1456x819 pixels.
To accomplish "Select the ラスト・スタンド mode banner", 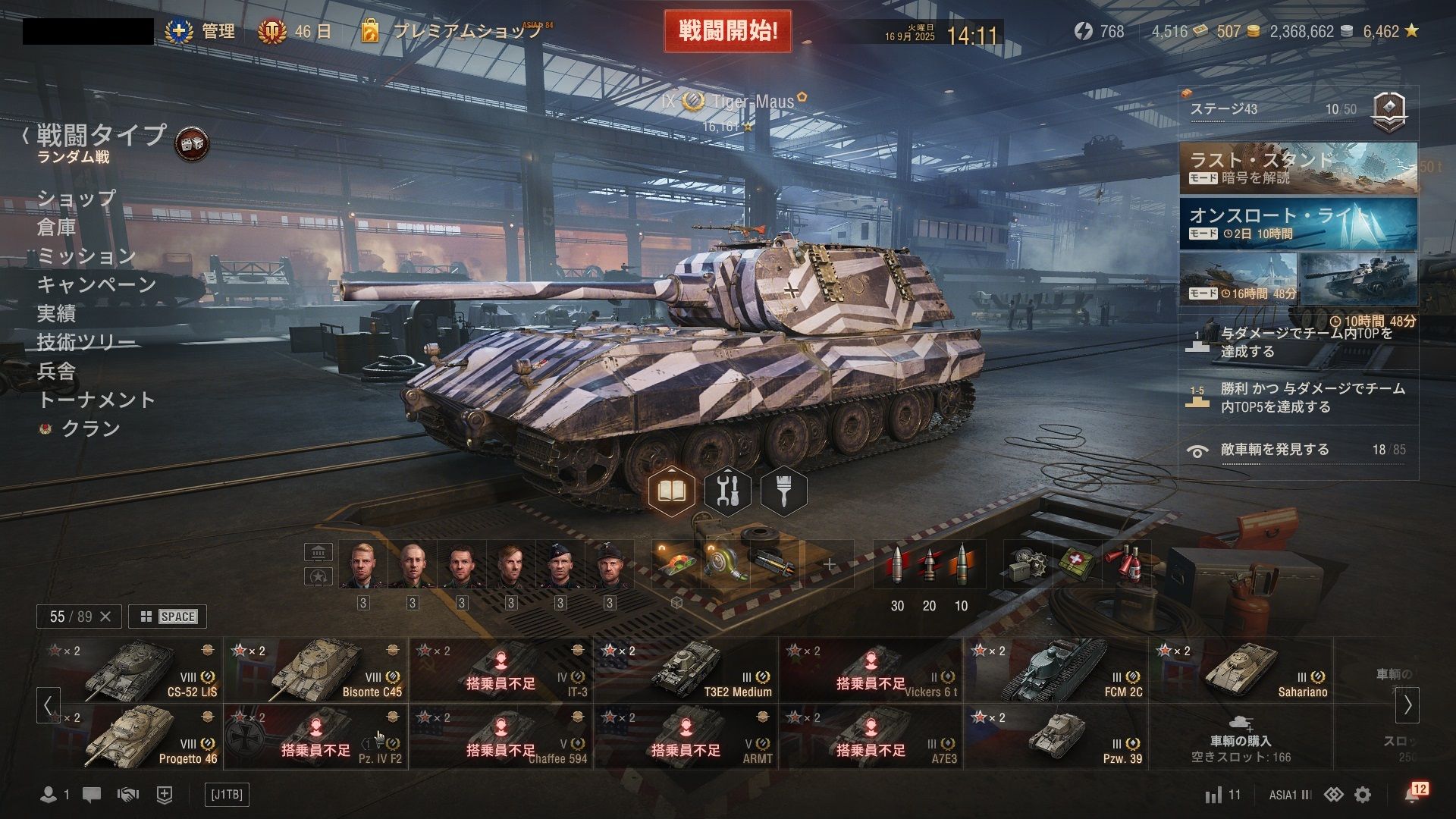I will (1298, 168).
